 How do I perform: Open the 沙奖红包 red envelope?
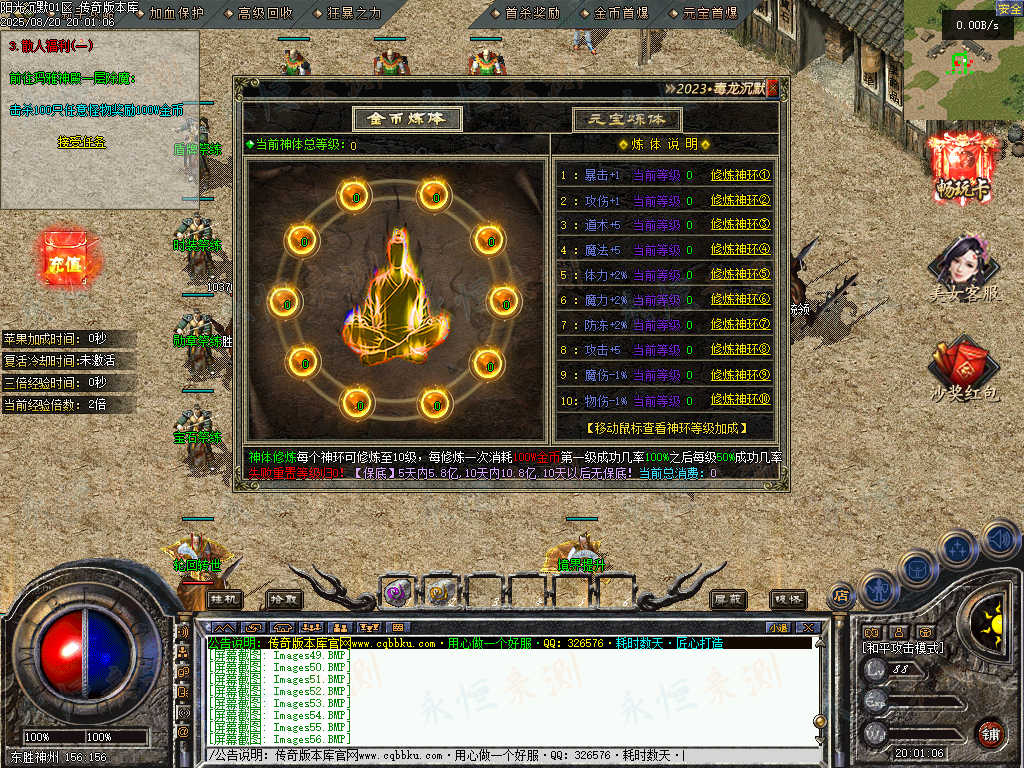coord(964,370)
